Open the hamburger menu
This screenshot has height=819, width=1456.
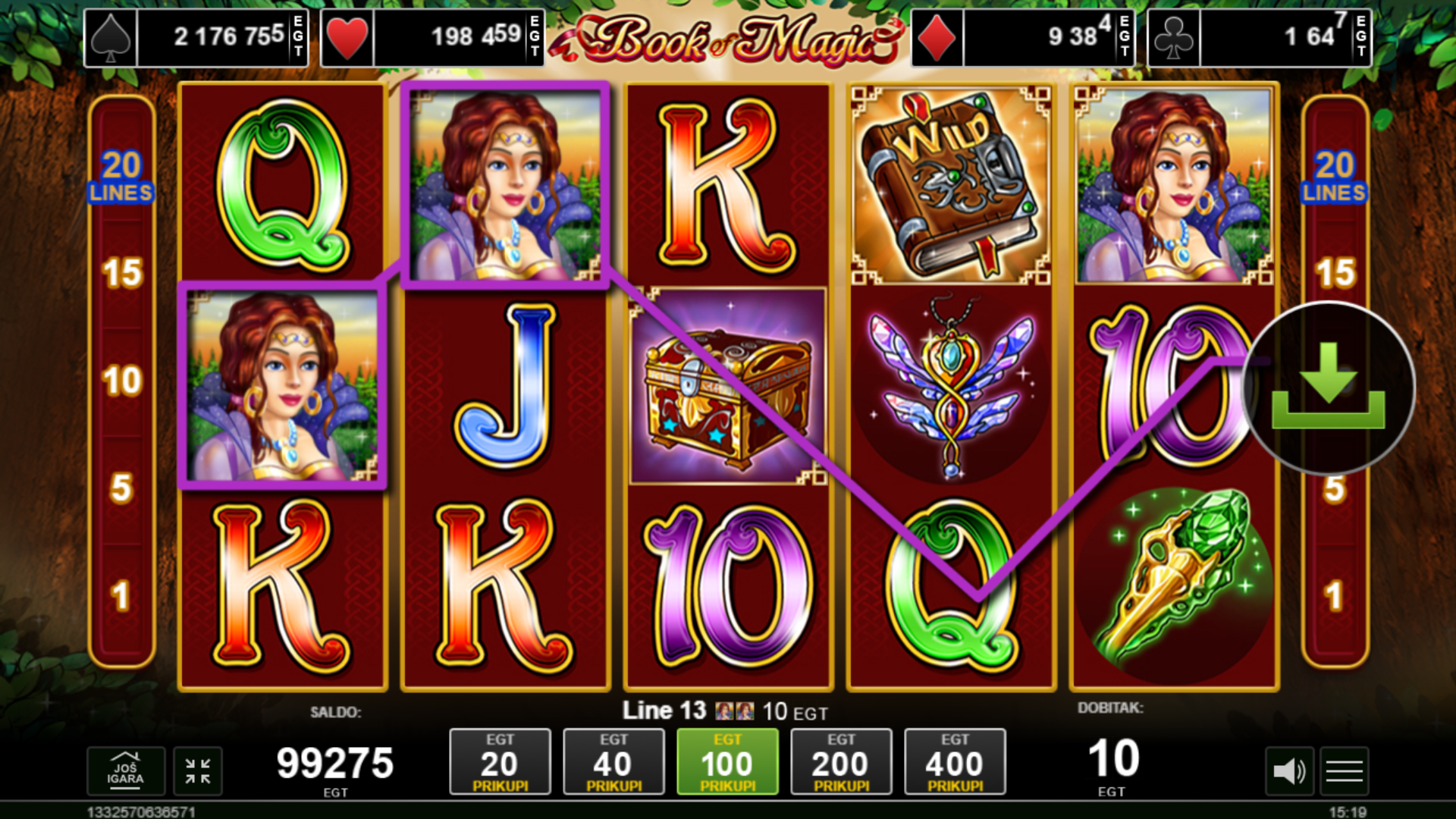tap(1345, 772)
